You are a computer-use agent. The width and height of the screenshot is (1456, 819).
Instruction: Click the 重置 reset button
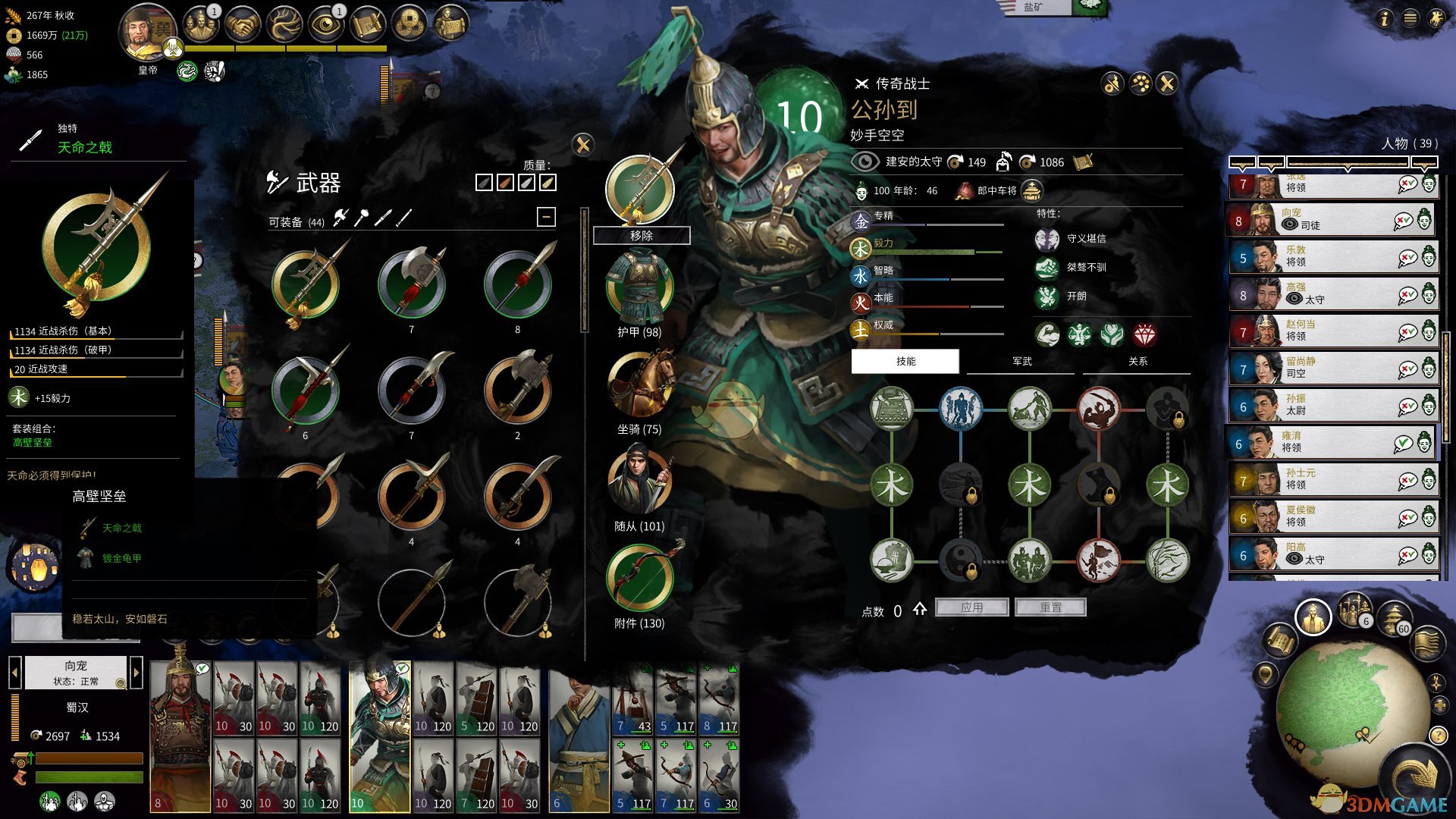[x=1050, y=607]
